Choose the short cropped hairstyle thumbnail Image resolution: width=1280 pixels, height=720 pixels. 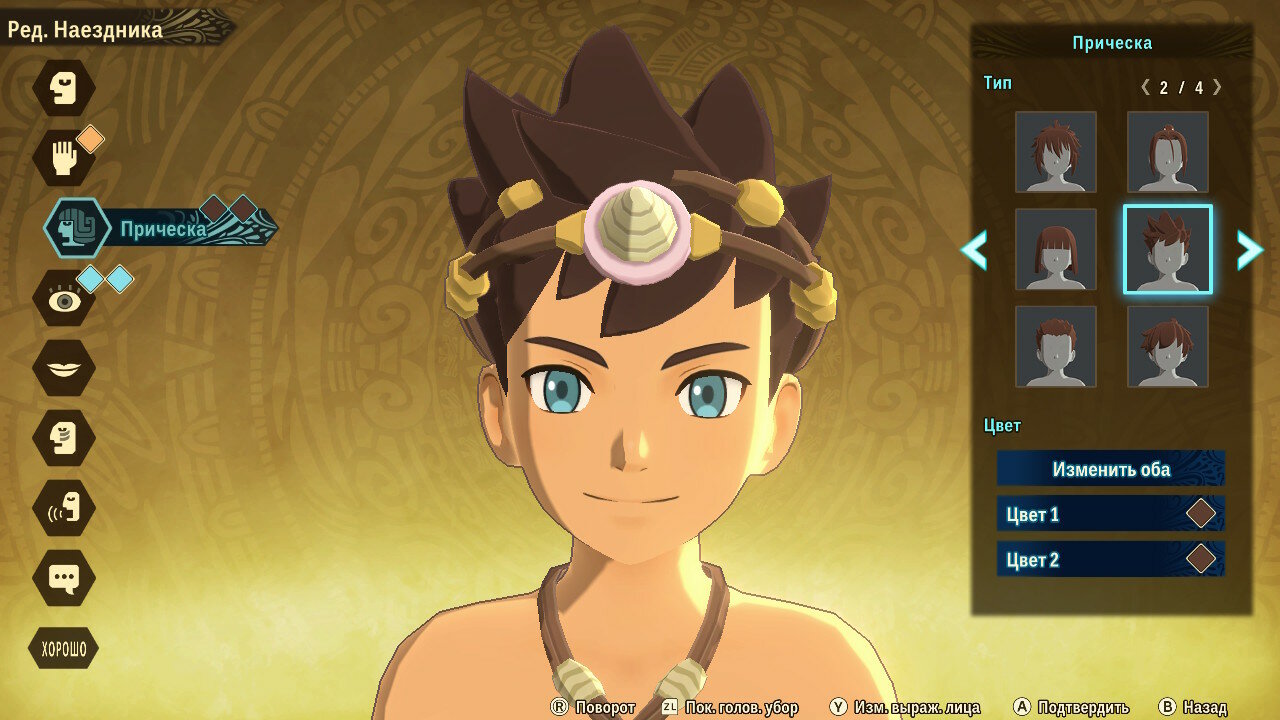(1056, 346)
